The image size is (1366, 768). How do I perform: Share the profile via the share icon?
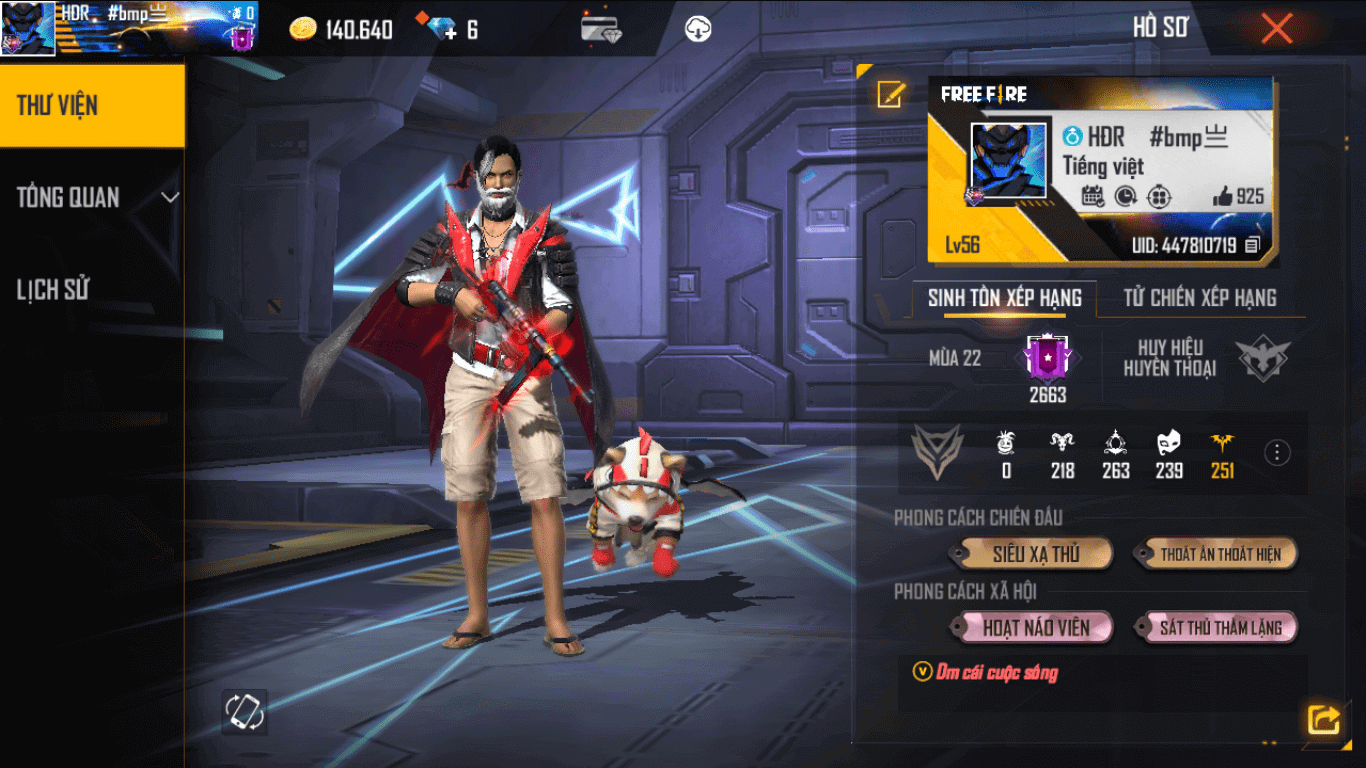click(x=1323, y=717)
